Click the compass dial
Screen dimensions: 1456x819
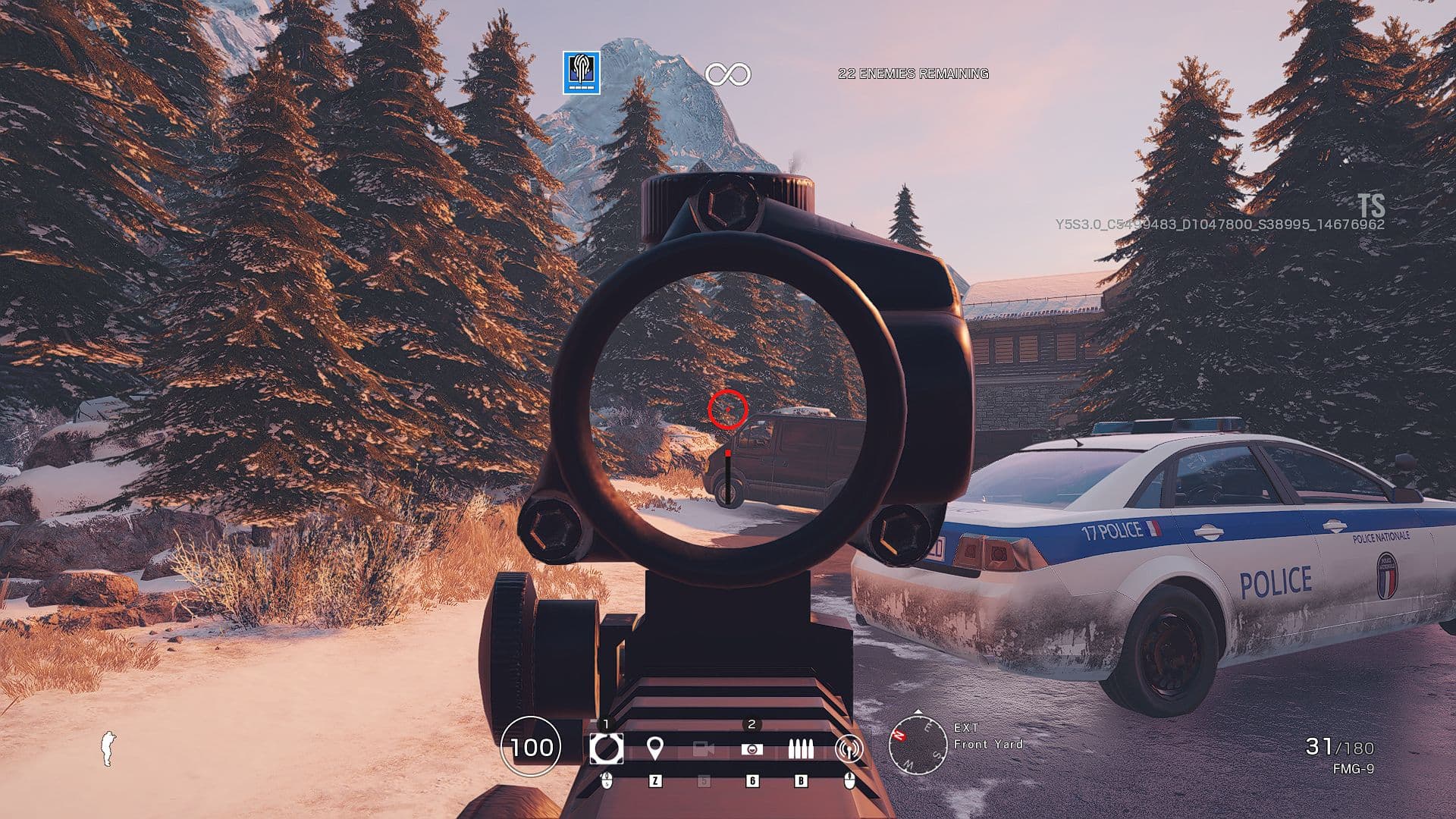(x=918, y=745)
